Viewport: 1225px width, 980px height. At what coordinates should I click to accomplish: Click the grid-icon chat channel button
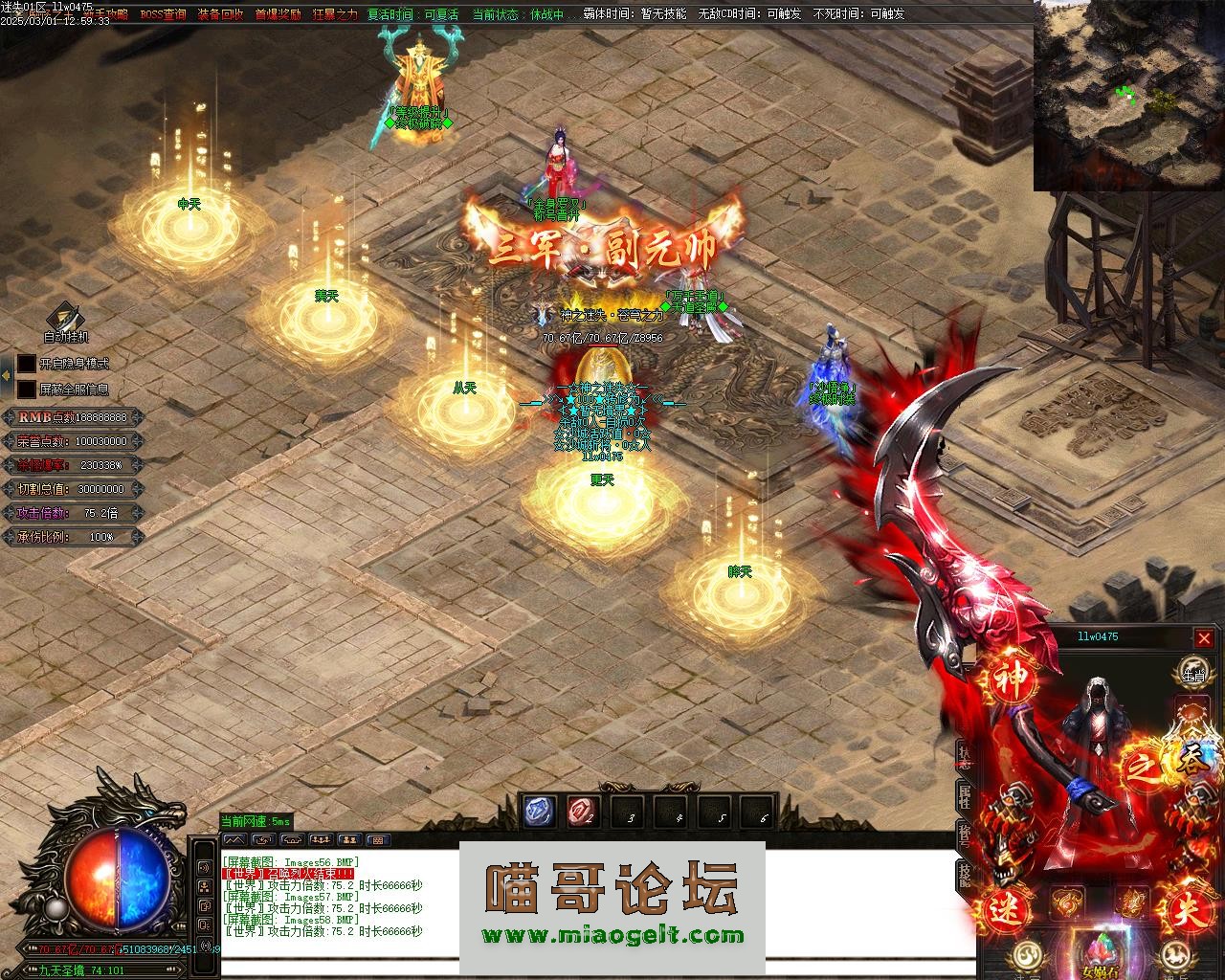[378, 839]
